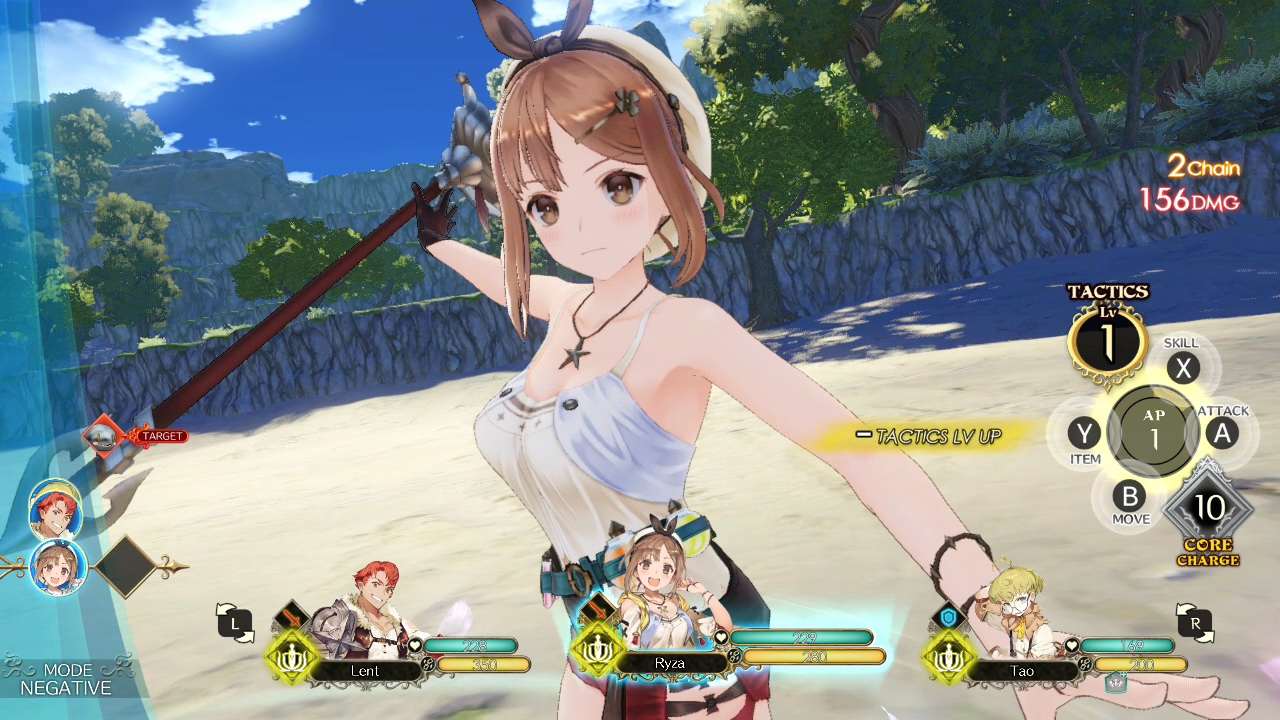The width and height of the screenshot is (1280, 720).
Task: Open the Skill command (X button)
Action: tap(1183, 369)
